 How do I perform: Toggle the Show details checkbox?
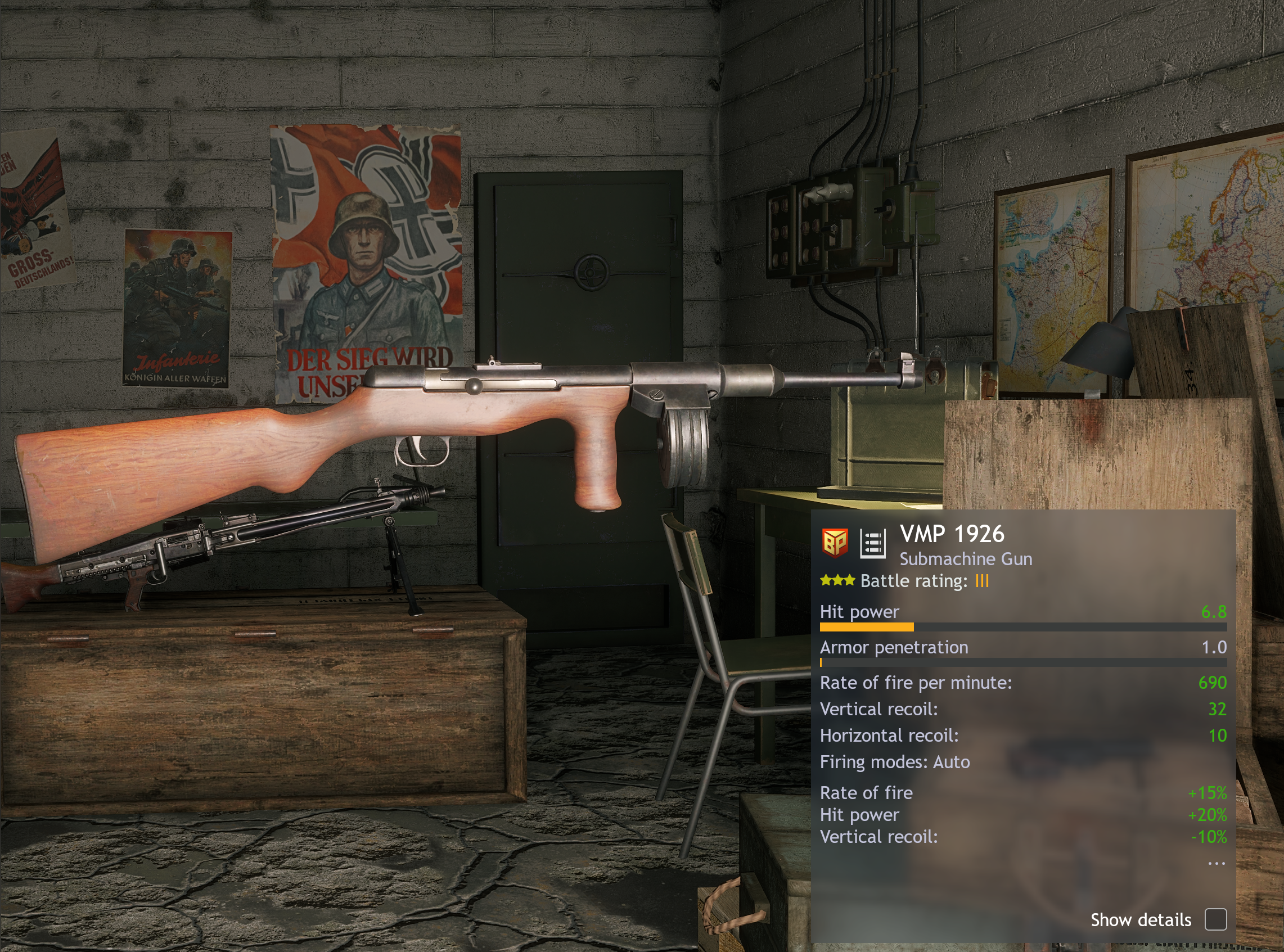pyautogui.click(x=1215, y=919)
